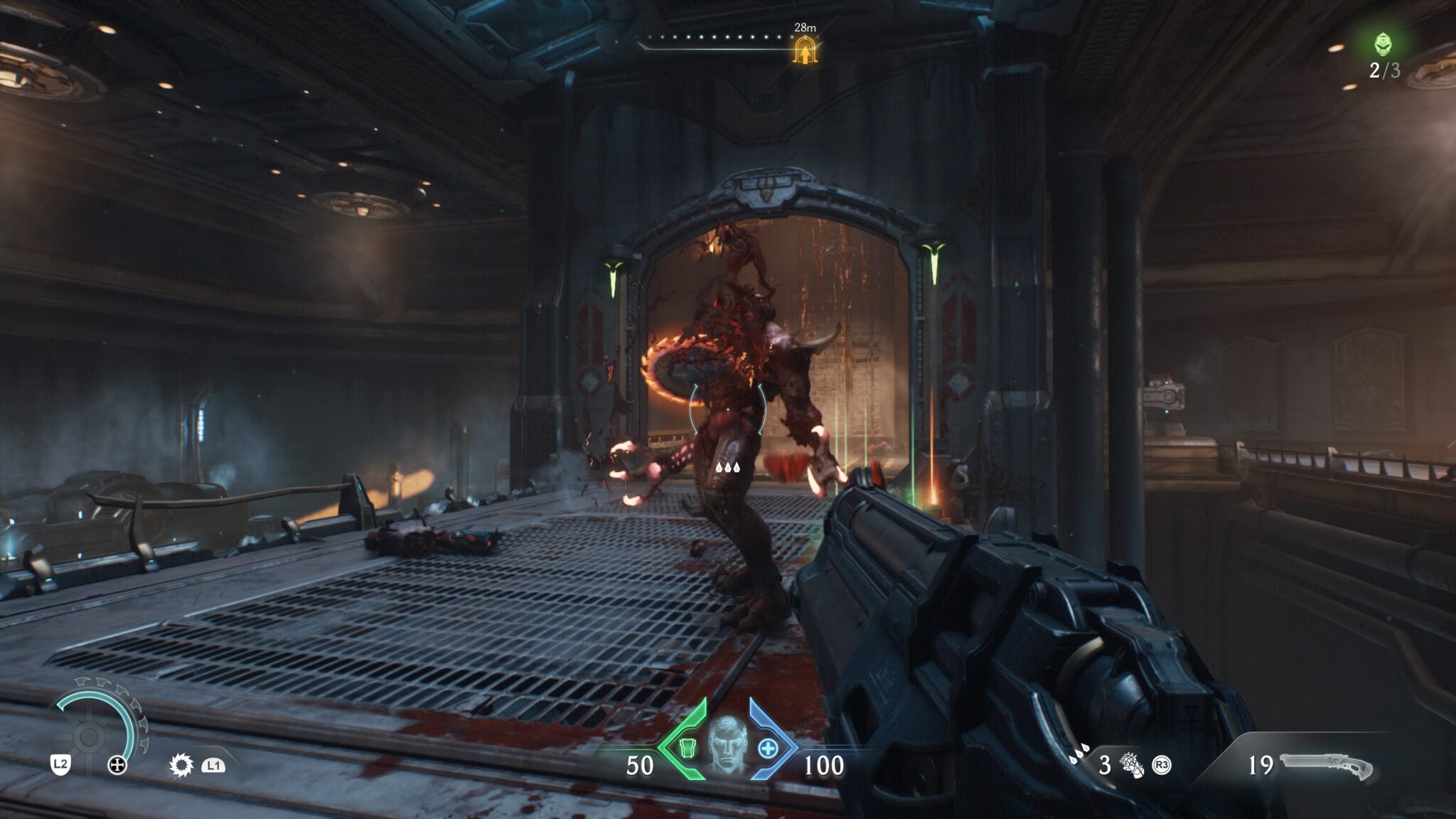Select the green armor icon

(687, 749)
